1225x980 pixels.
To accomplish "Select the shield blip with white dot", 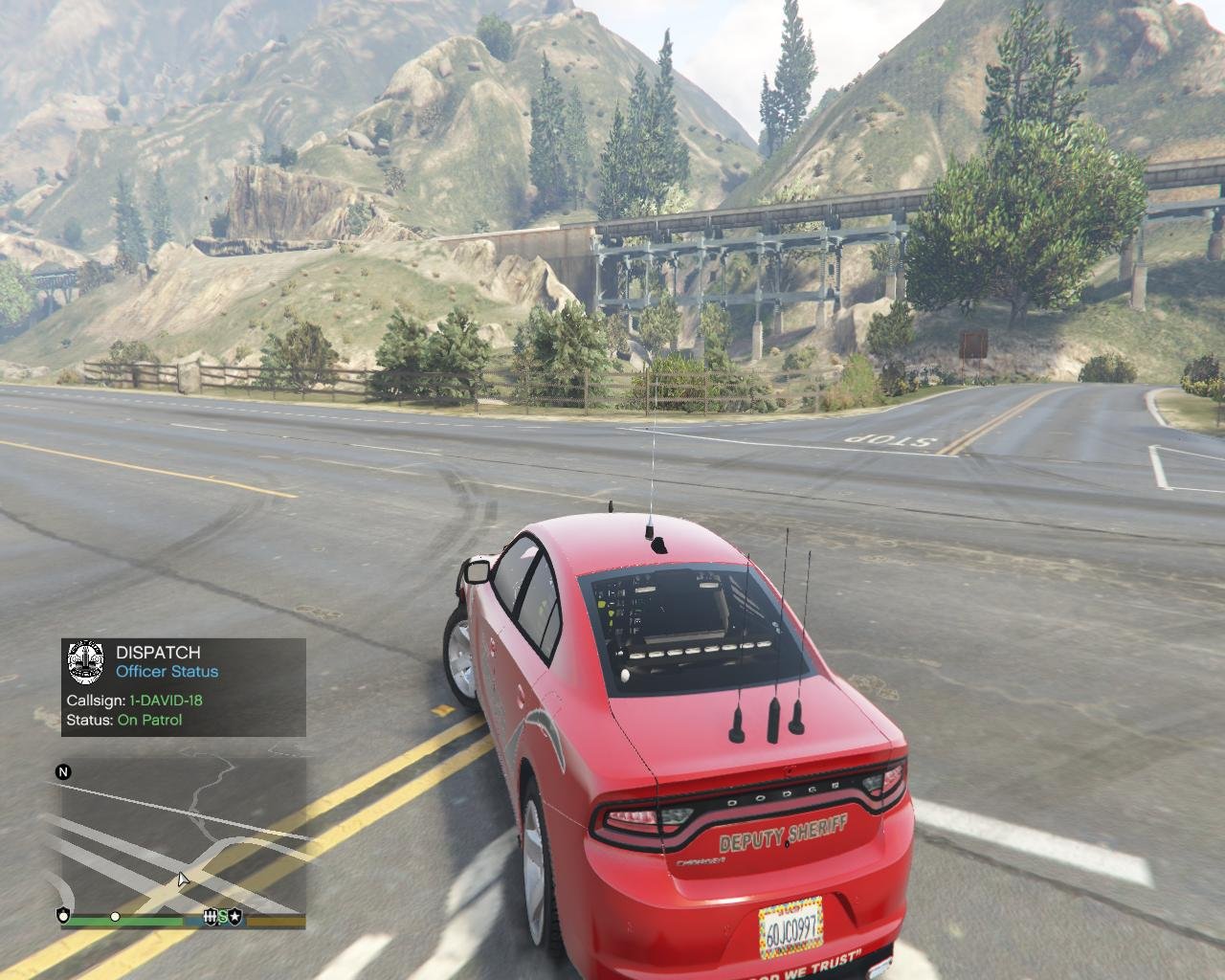I will click(x=64, y=916).
